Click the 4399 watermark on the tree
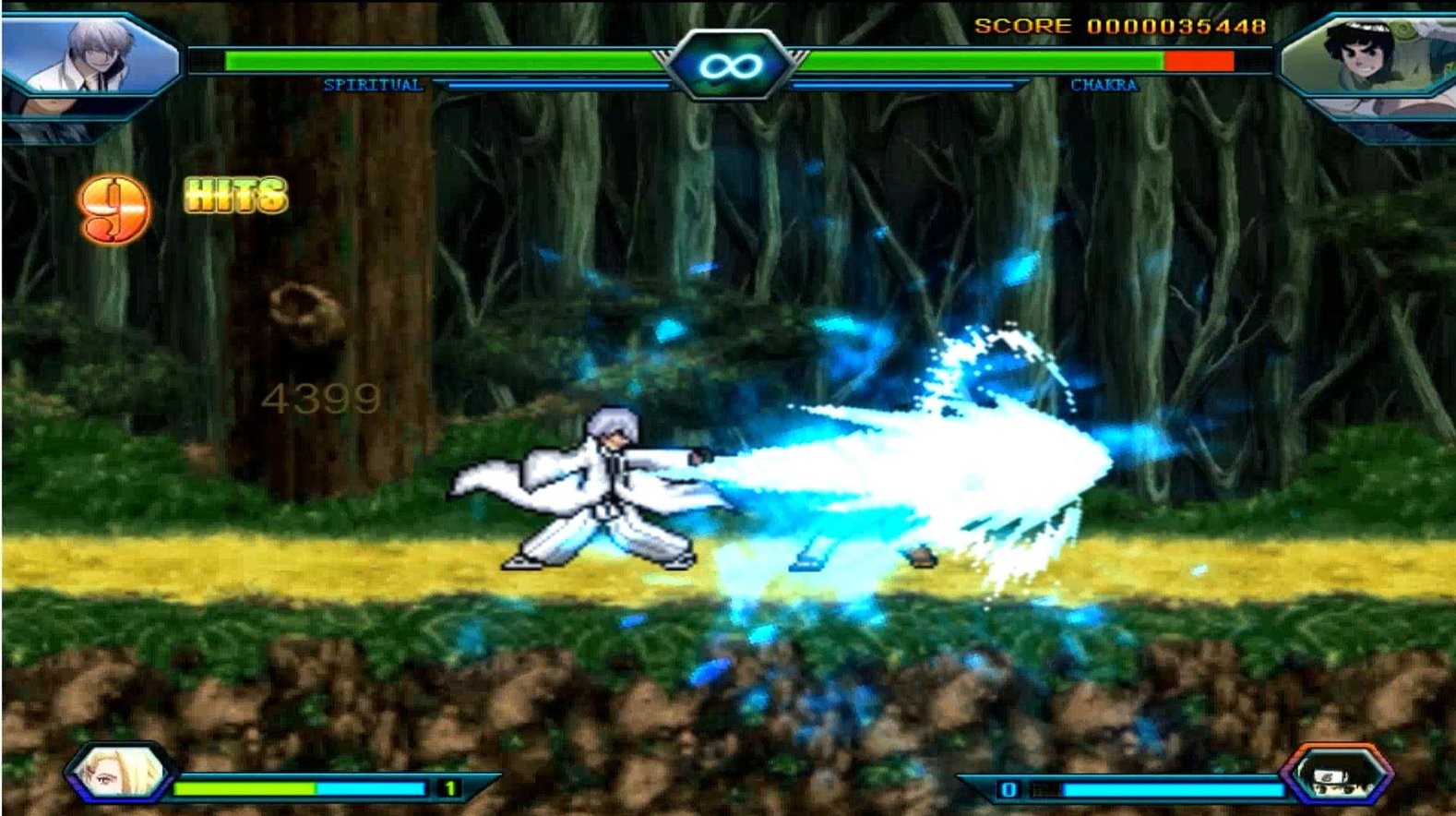 pyautogui.click(x=319, y=397)
